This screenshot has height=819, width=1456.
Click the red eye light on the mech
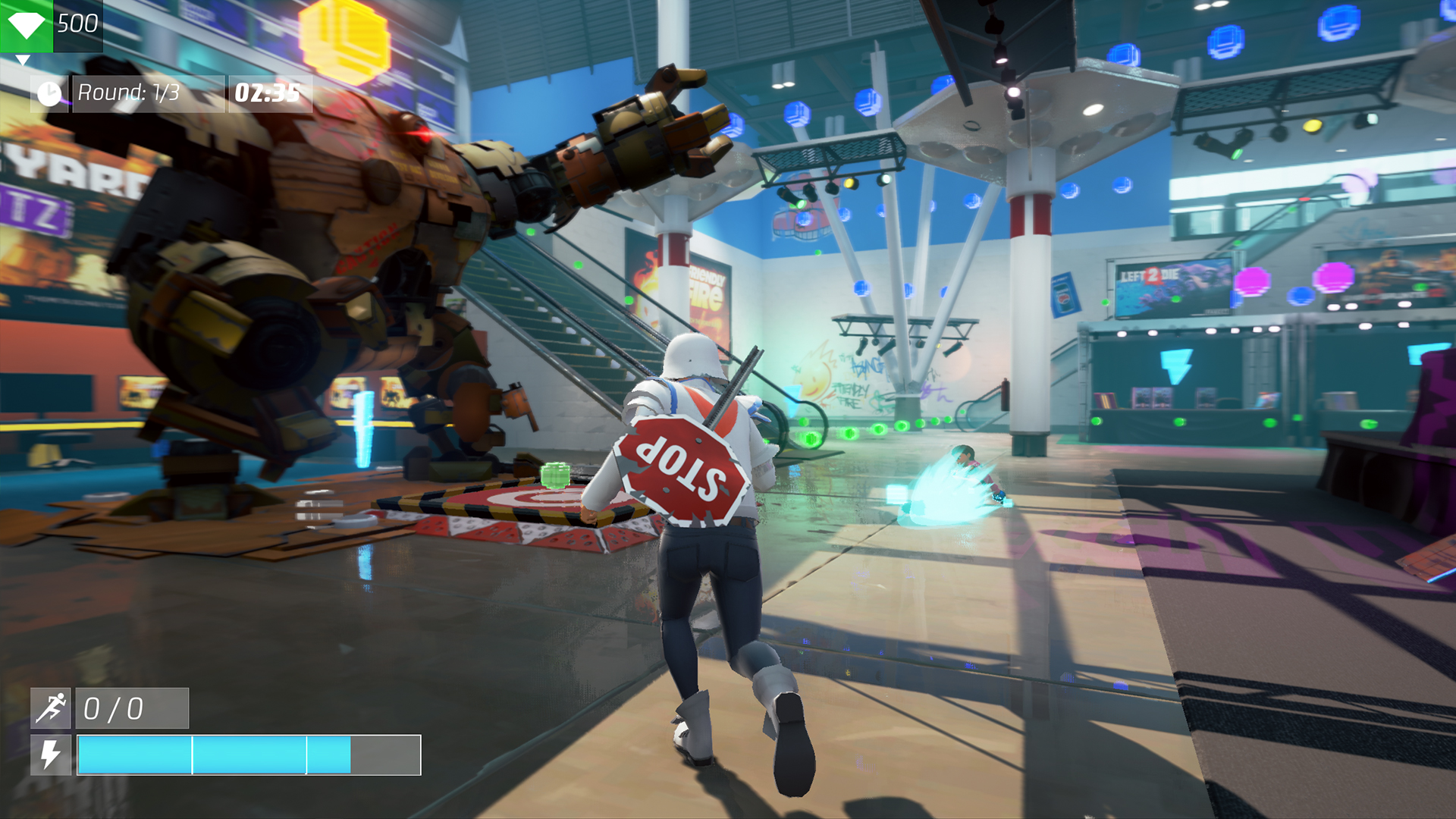(423, 133)
